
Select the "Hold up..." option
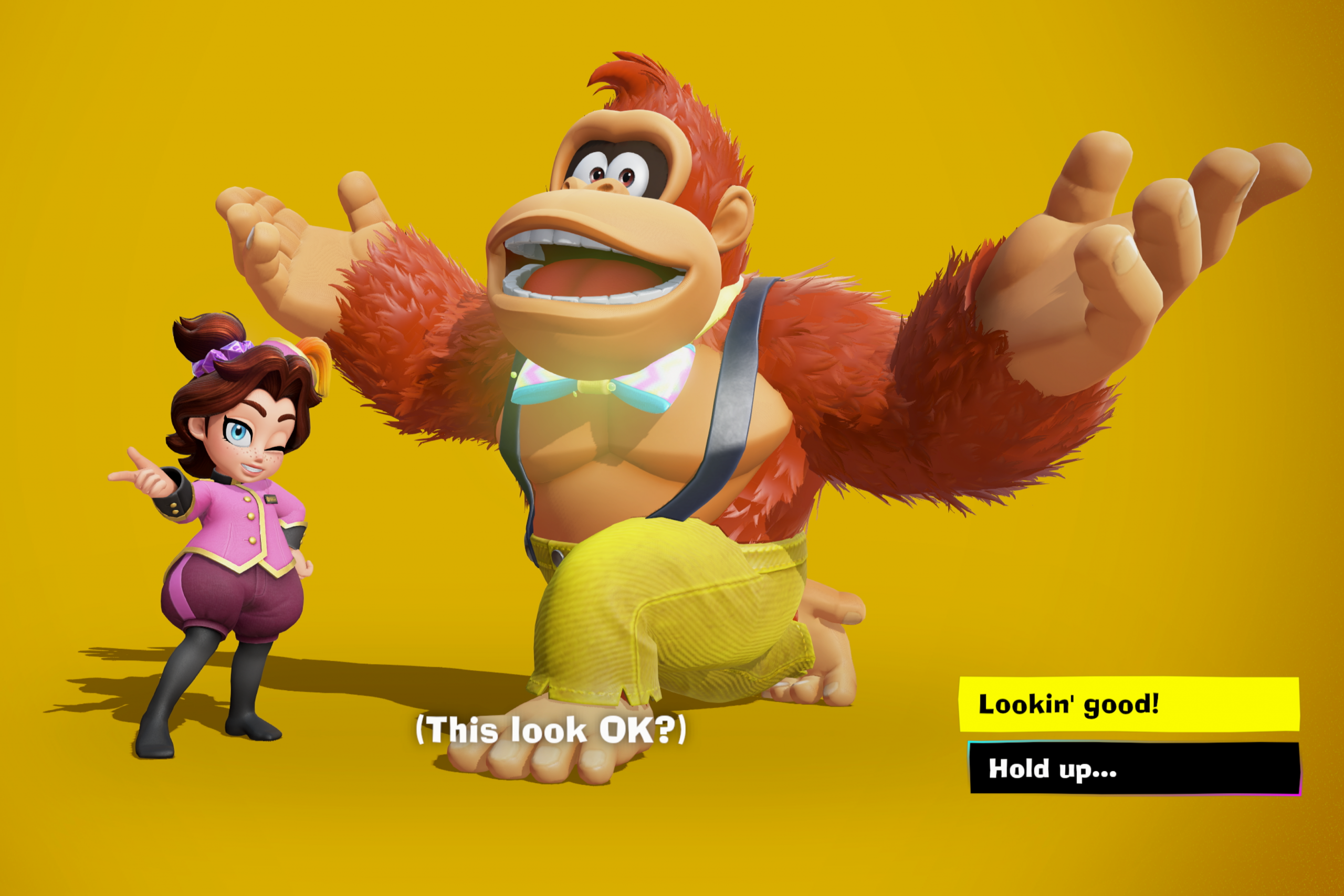(x=1135, y=768)
